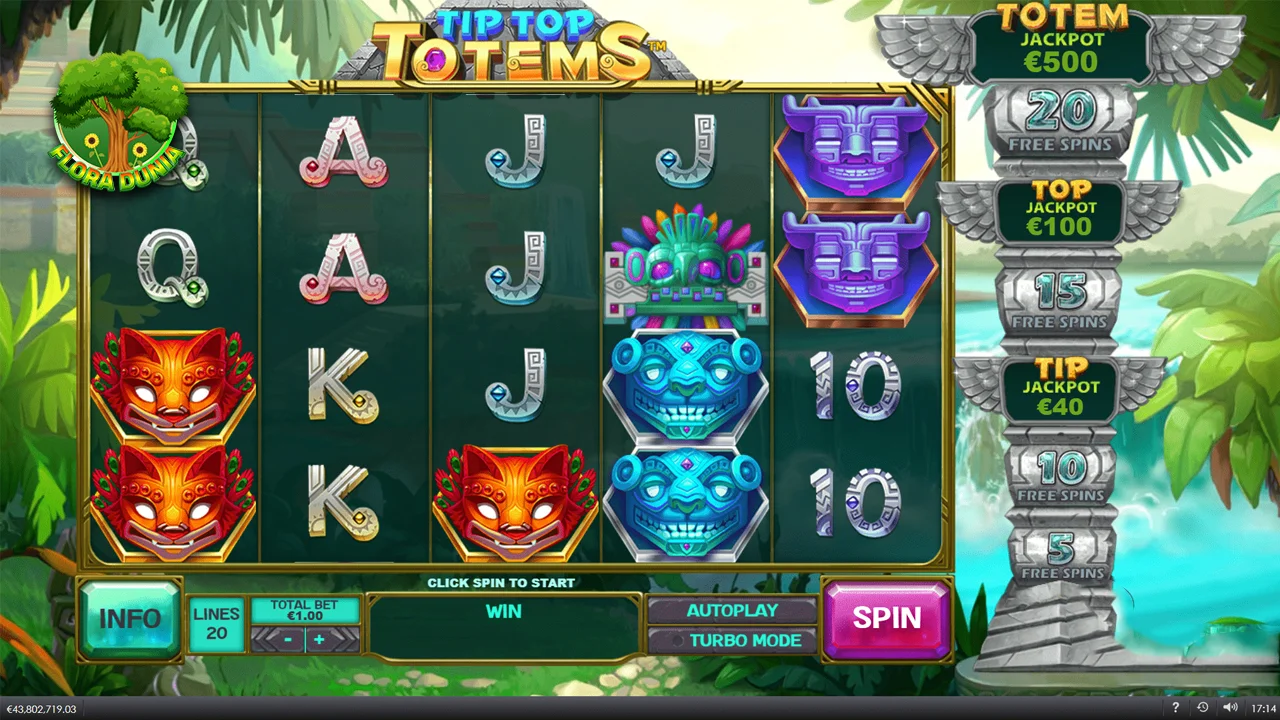Select the purple totem symbol atop reel five

(x=857, y=150)
